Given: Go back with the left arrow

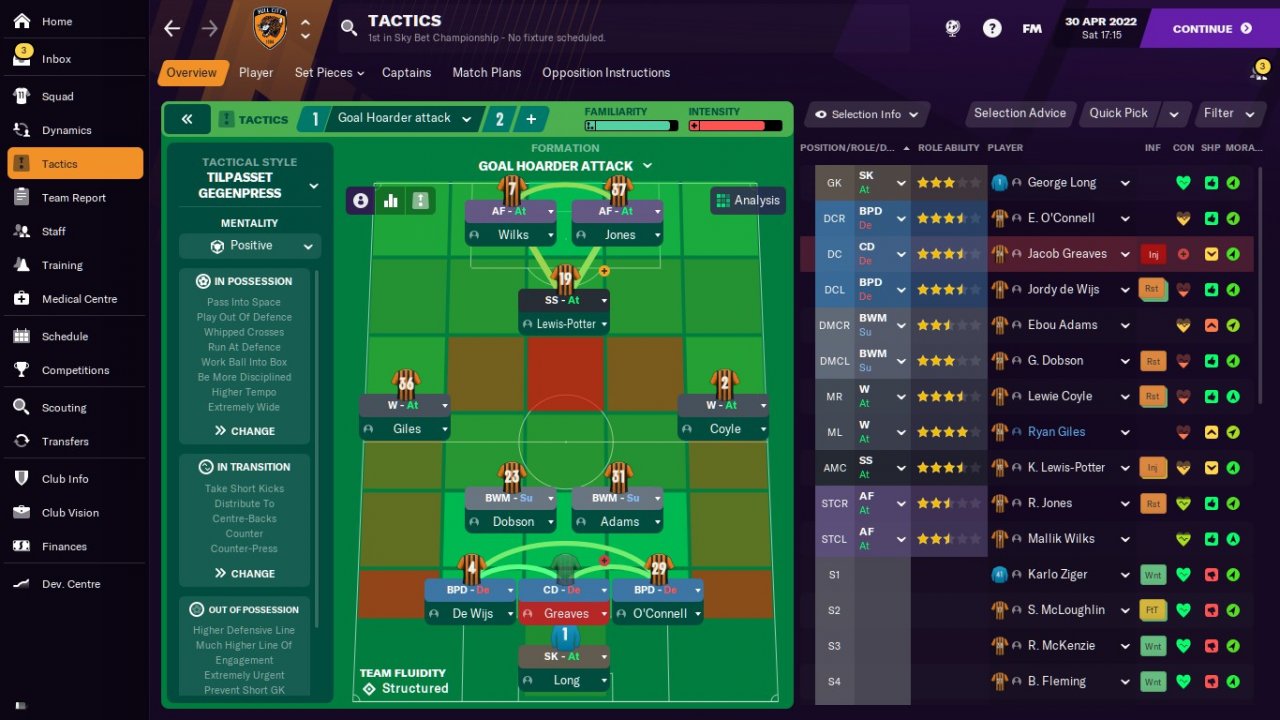Looking at the screenshot, I should click(x=172, y=28).
